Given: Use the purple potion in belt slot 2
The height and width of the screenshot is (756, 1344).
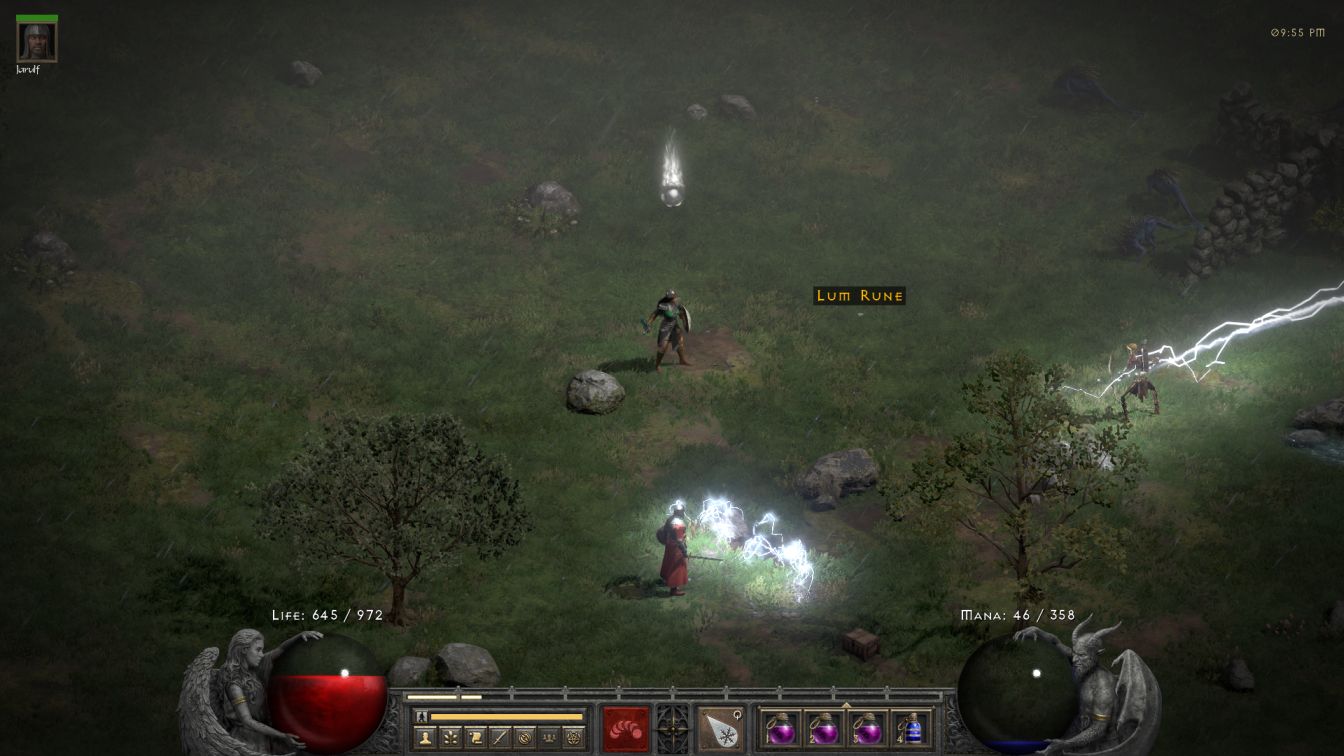Looking at the screenshot, I should [x=824, y=729].
